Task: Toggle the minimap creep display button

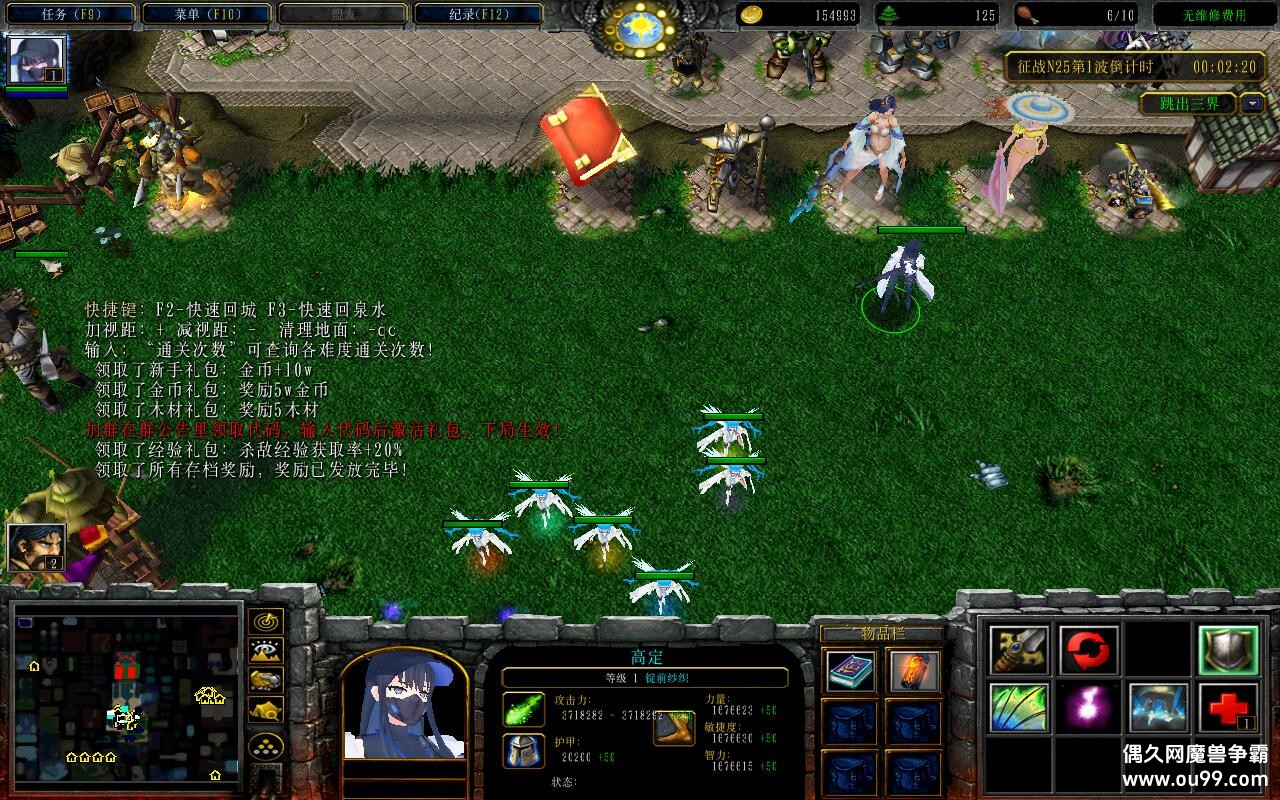Action: click(266, 709)
